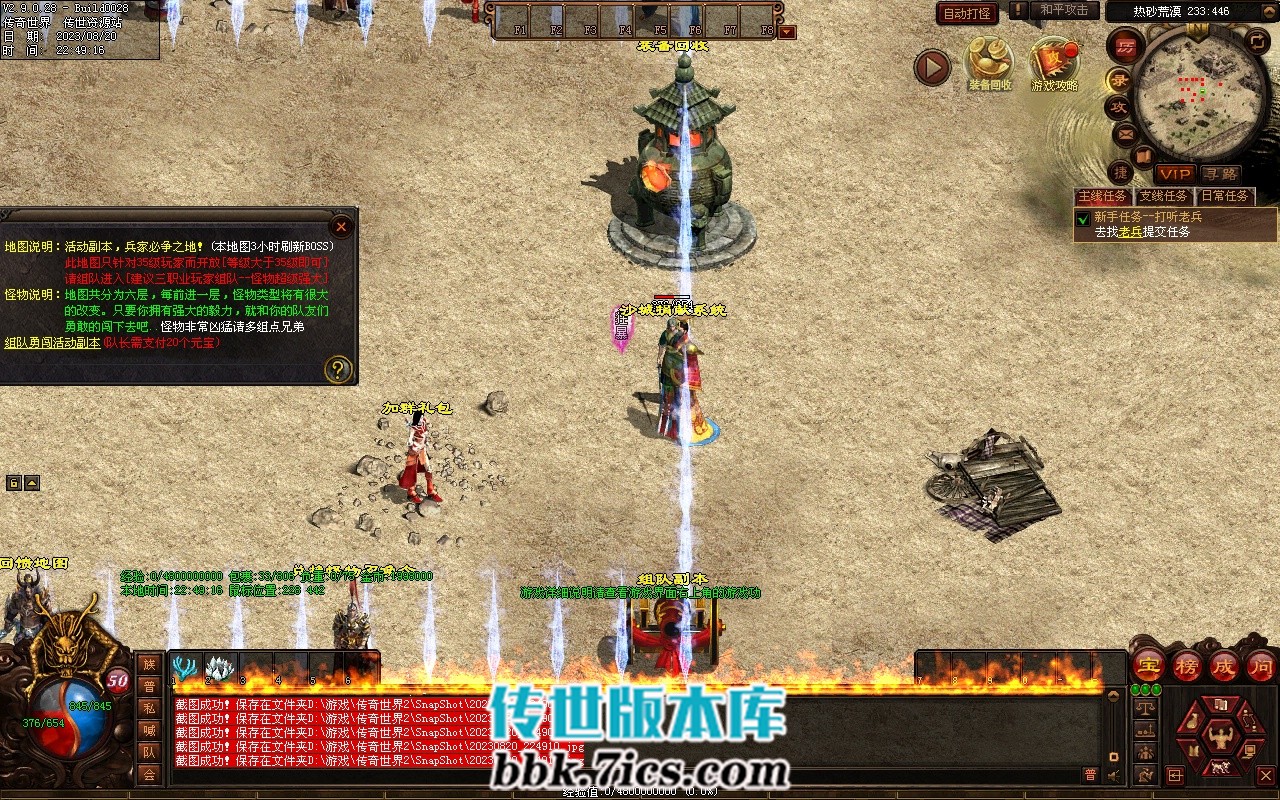
Task: Click the 组队勇闯活动副本 link
Action: click(52, 342)
